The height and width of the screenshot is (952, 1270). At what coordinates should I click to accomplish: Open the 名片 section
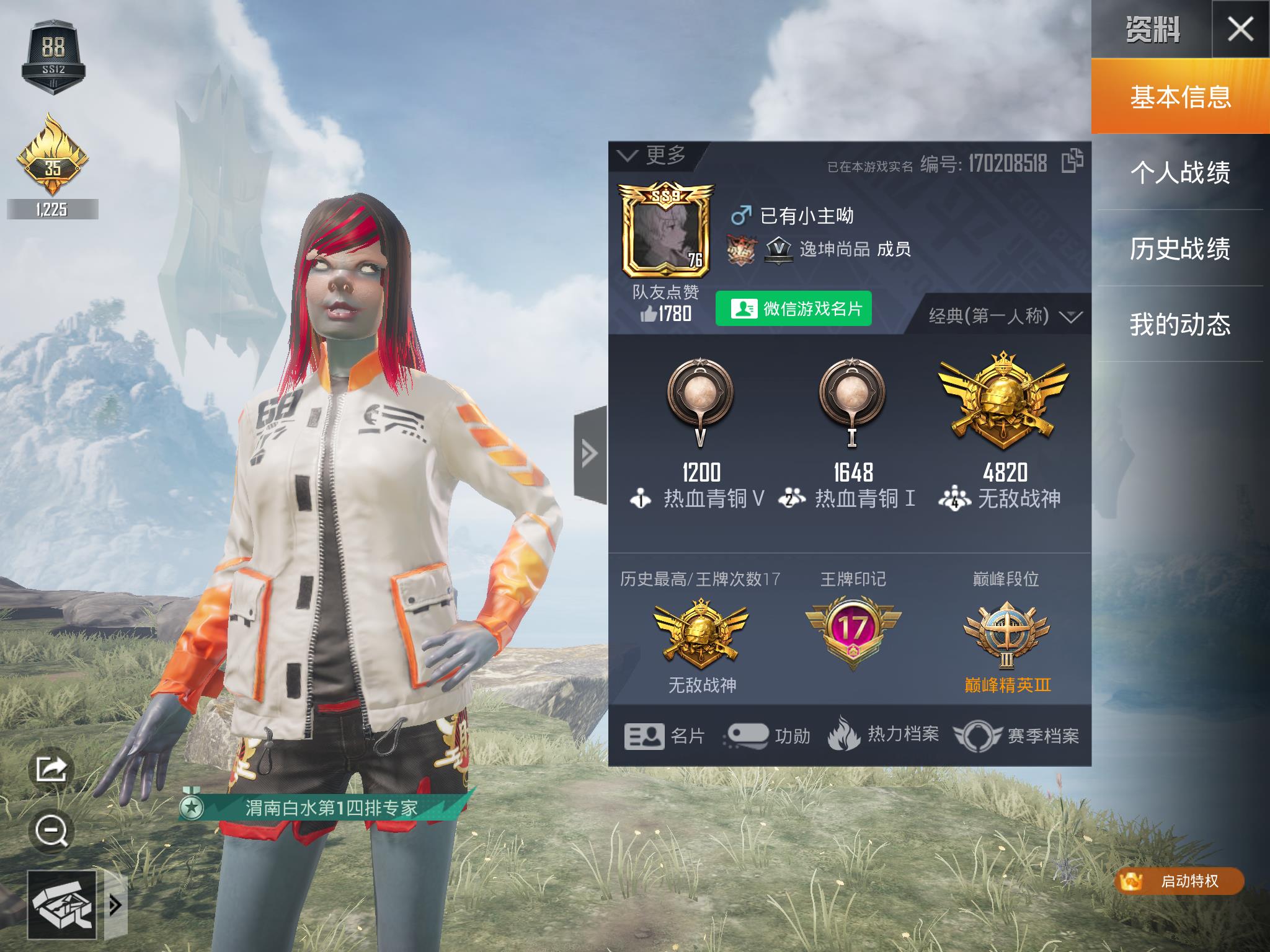coord(665,736)
